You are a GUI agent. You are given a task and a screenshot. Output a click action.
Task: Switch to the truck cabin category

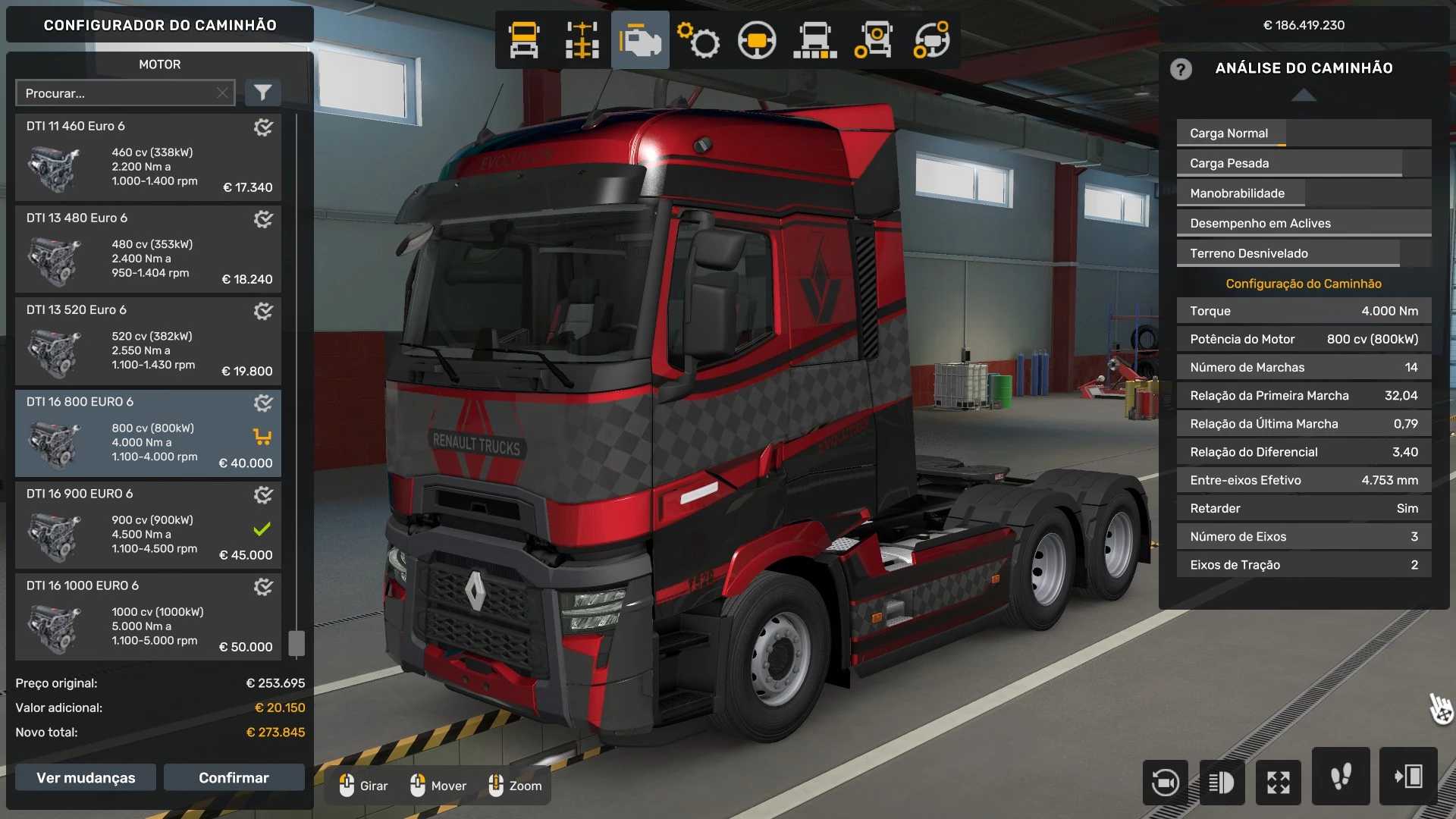tap(524, 40)
